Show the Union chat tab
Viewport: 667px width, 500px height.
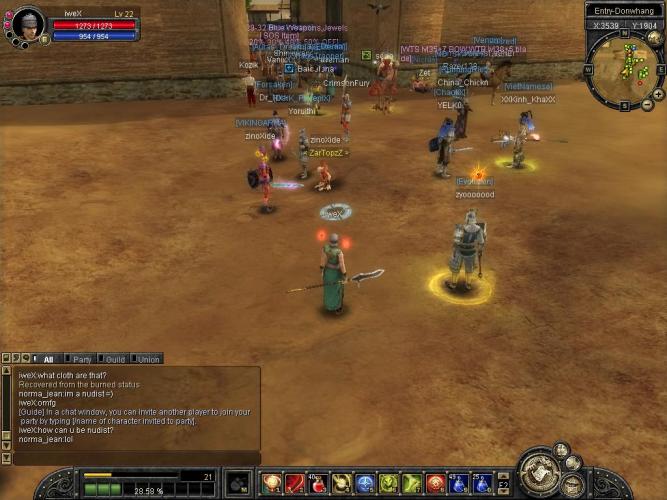pos(148,359)
